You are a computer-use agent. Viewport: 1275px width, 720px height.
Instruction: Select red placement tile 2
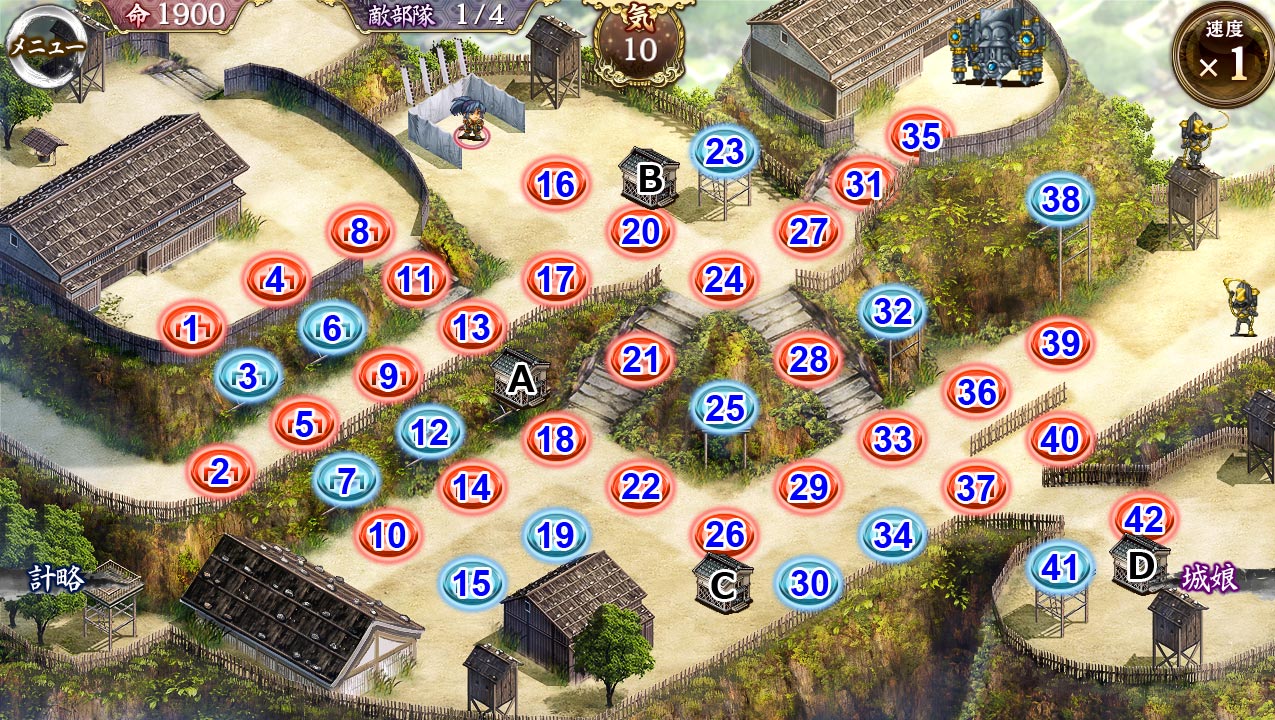coord(220,472)
